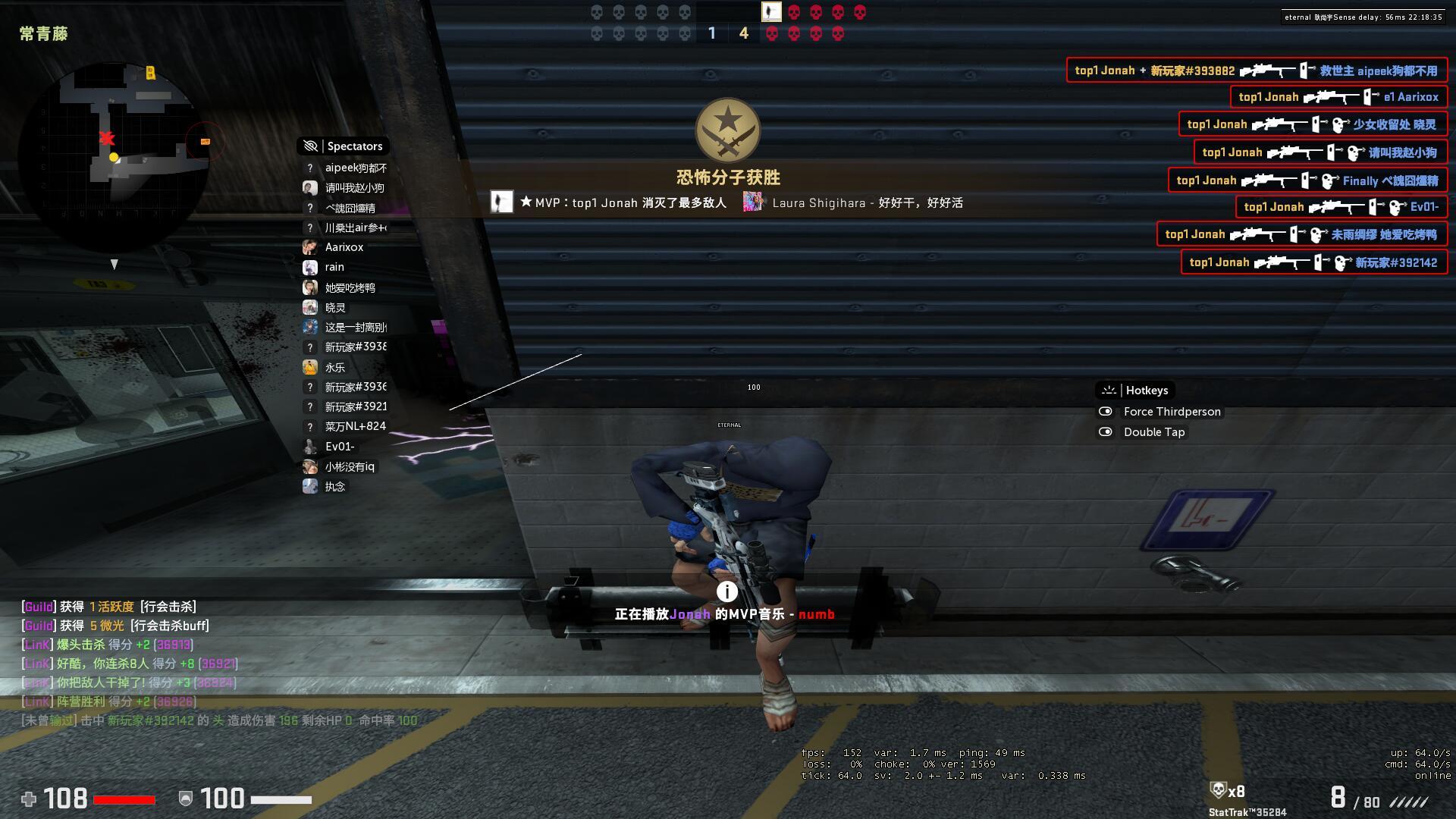Click the song title numb
Viewport: 1456px width, 819px height.
coord(817,614)
